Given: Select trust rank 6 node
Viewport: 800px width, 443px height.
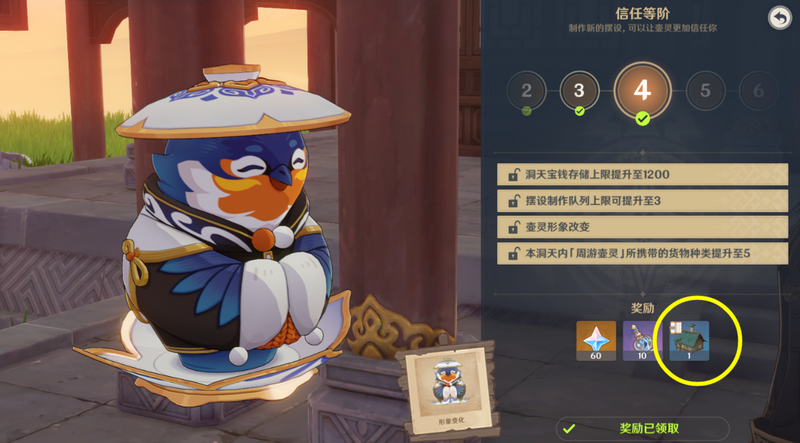Looking at the screenshot, I should [x=757, y=92].
